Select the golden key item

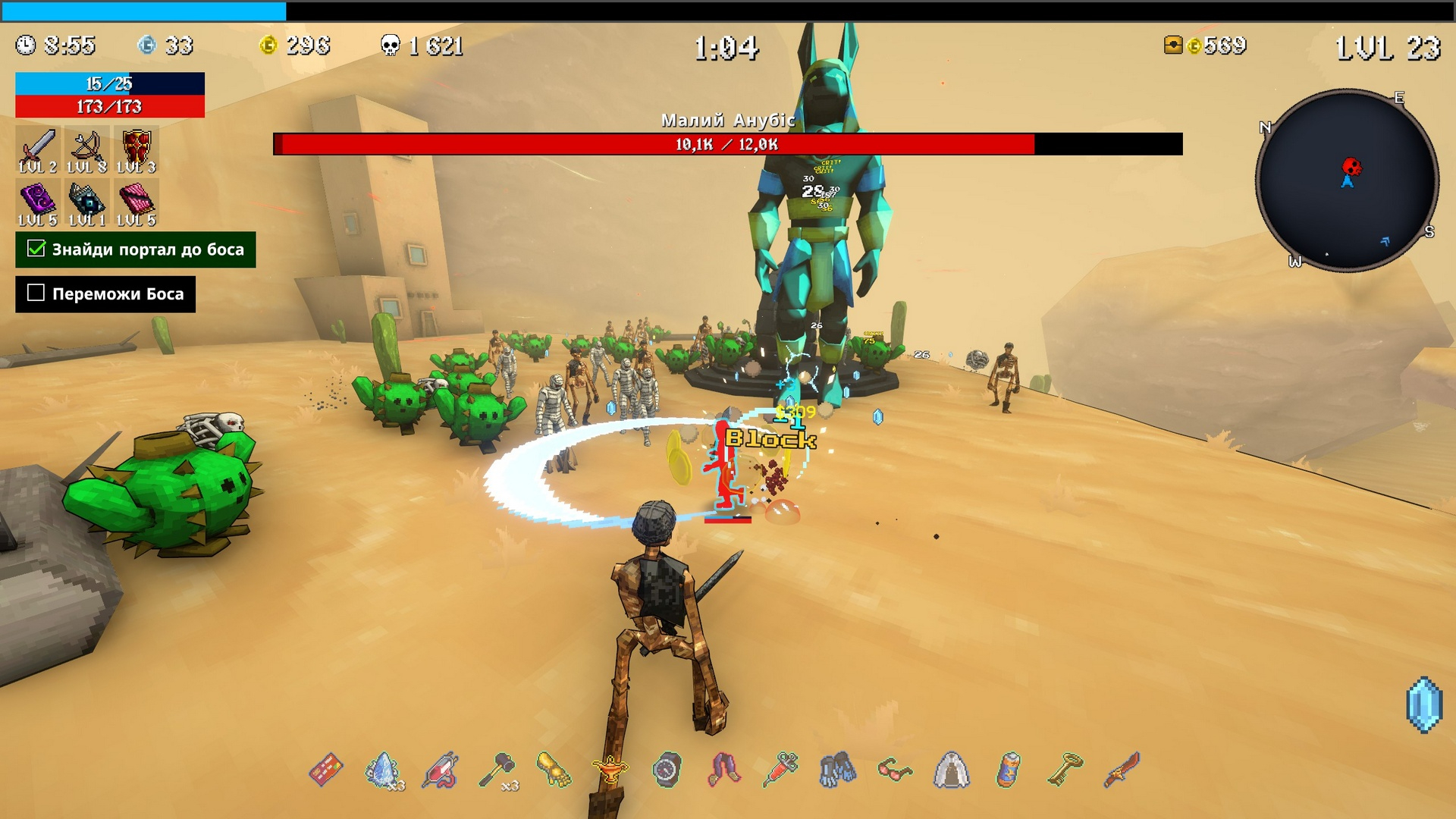point(1065,769)
